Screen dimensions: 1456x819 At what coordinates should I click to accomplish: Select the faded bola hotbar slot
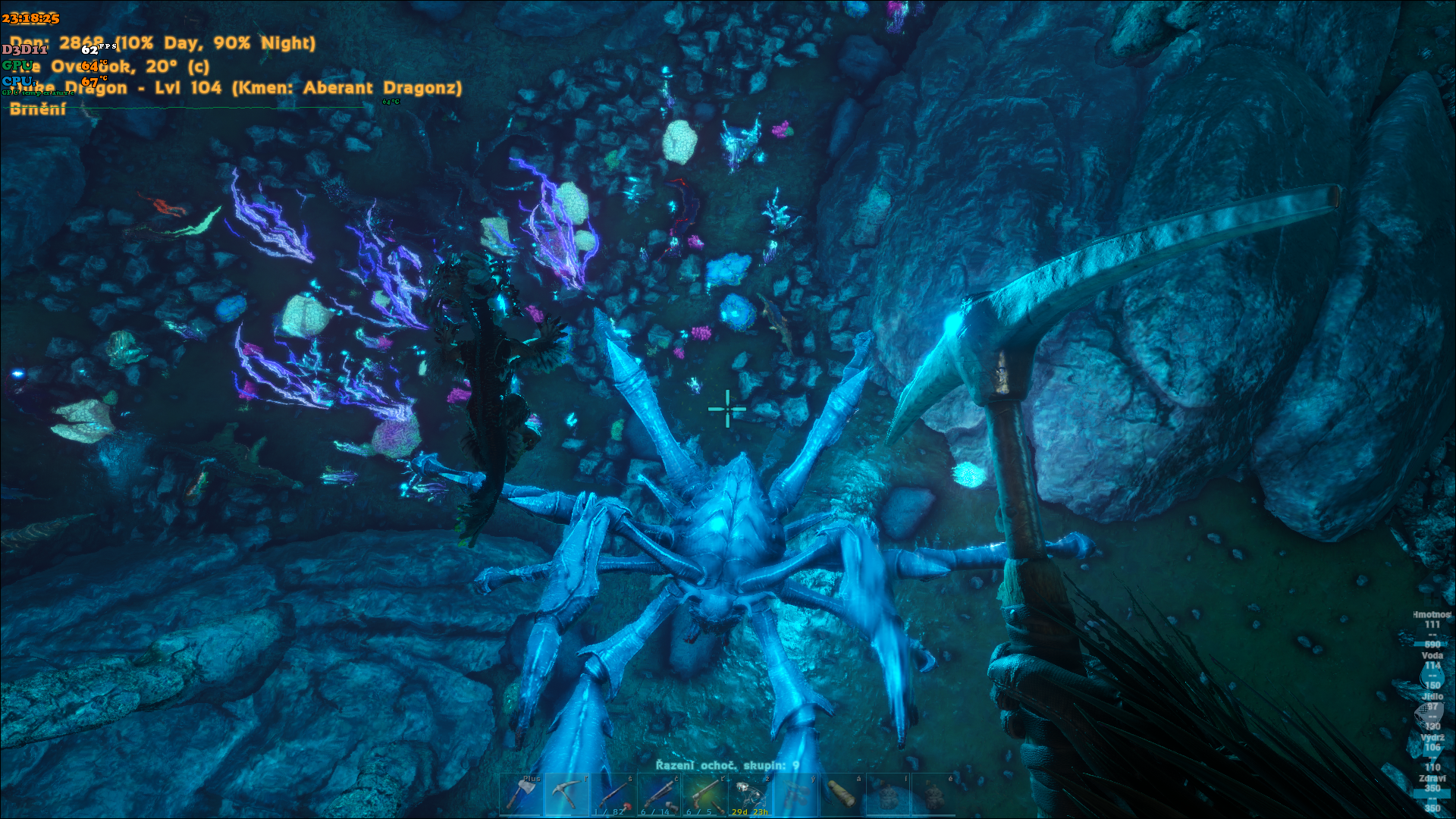[795, 794]
